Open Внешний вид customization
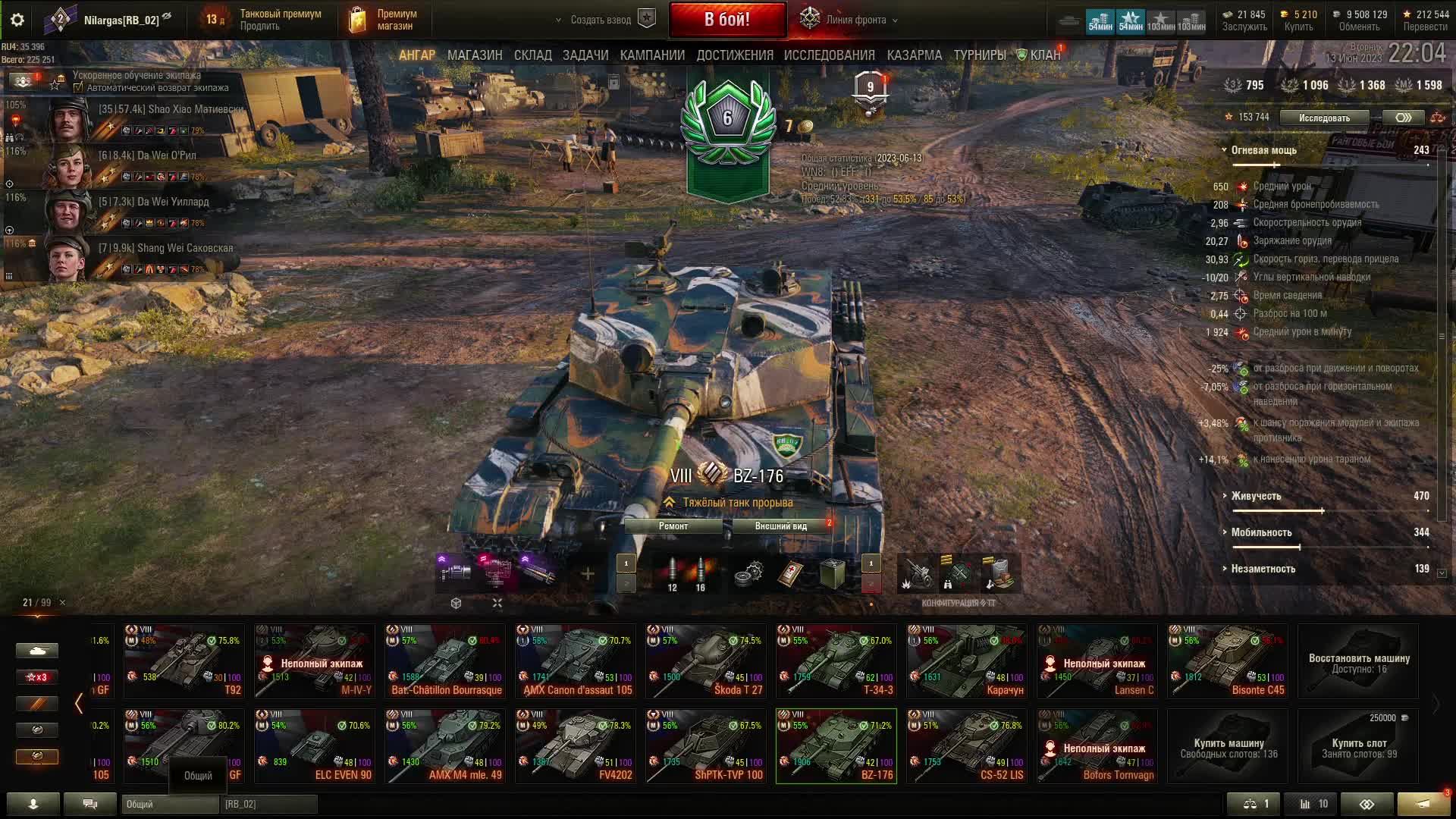This screenshot has width=1456, height=819. point(780,526)
